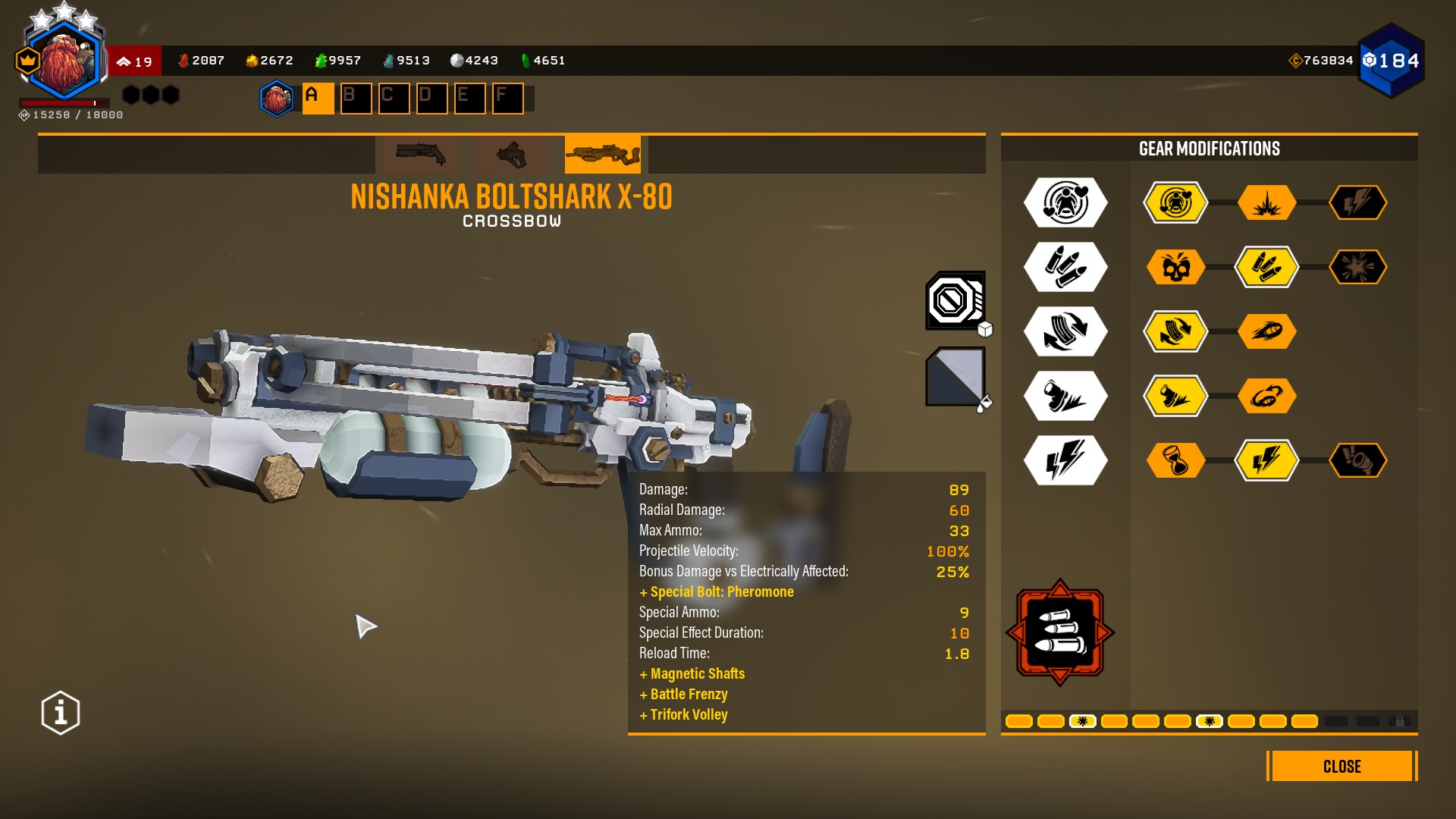Select the yellow triple-bullet modification

point(1266,267)
